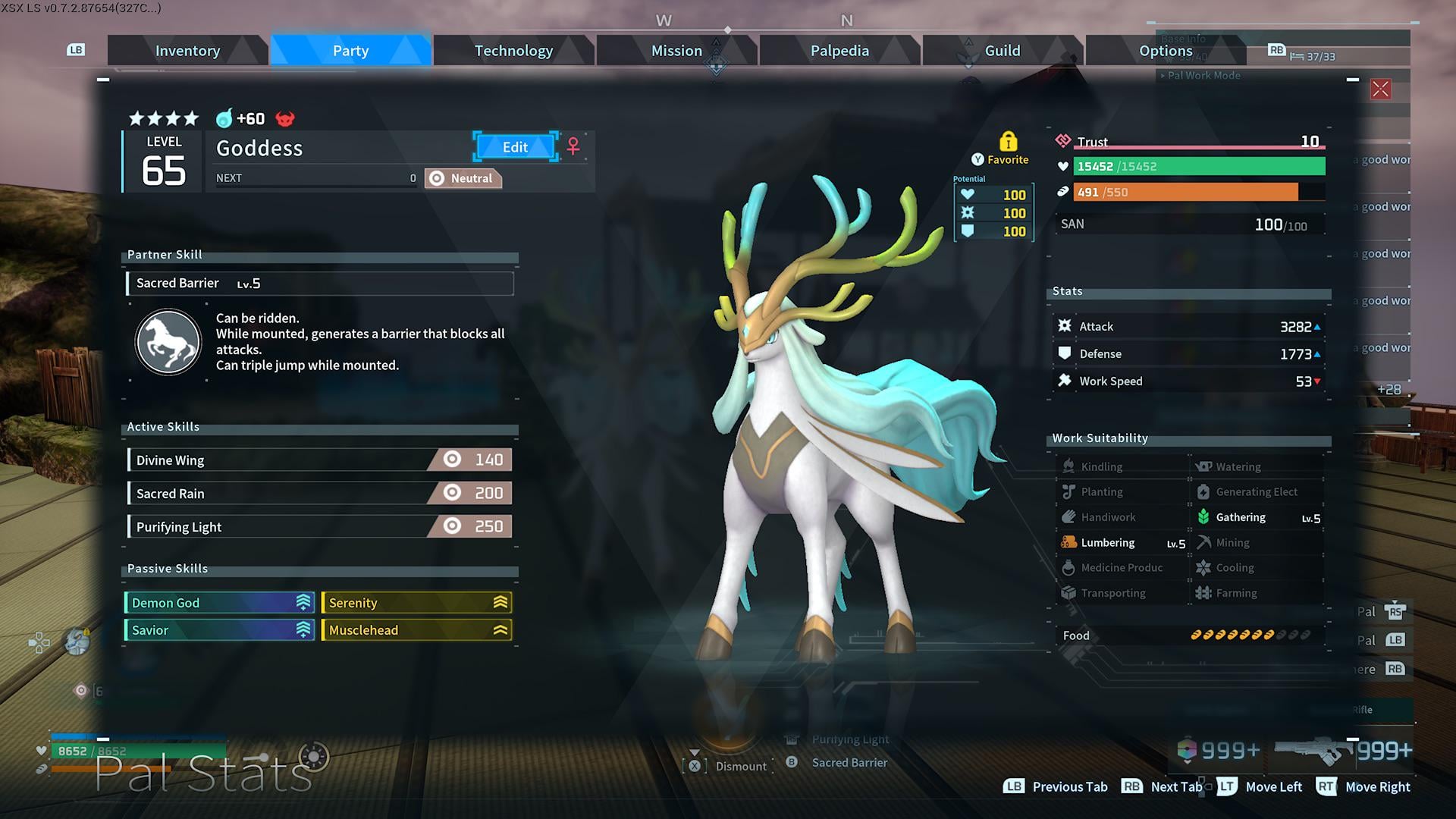Image resolution: width=1456 pixels, height=819 pixels.
Task: Click the Demon God passive skill
Action: [x=218, y=603]
